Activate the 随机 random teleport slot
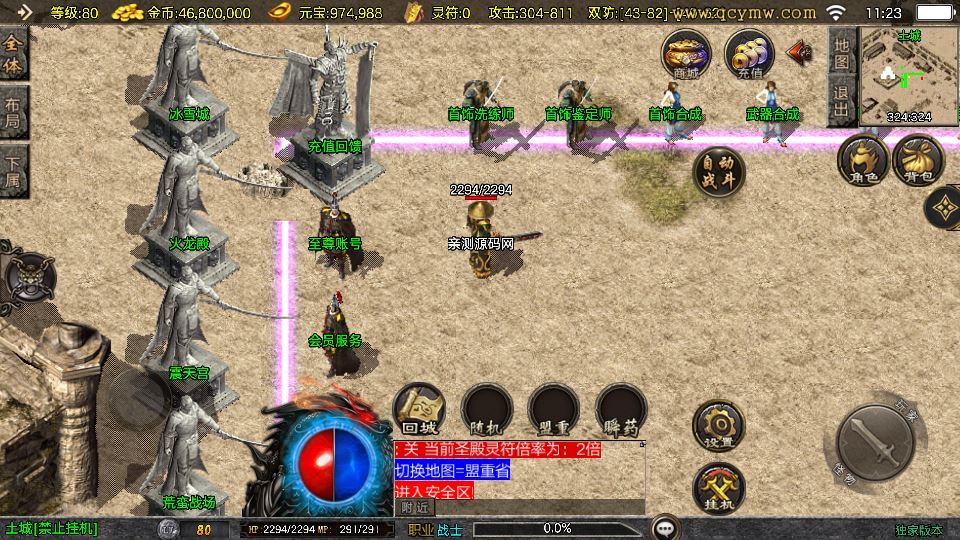Image resolution: width=960 pixels, height=540 pixels. (x=487, y=411)
